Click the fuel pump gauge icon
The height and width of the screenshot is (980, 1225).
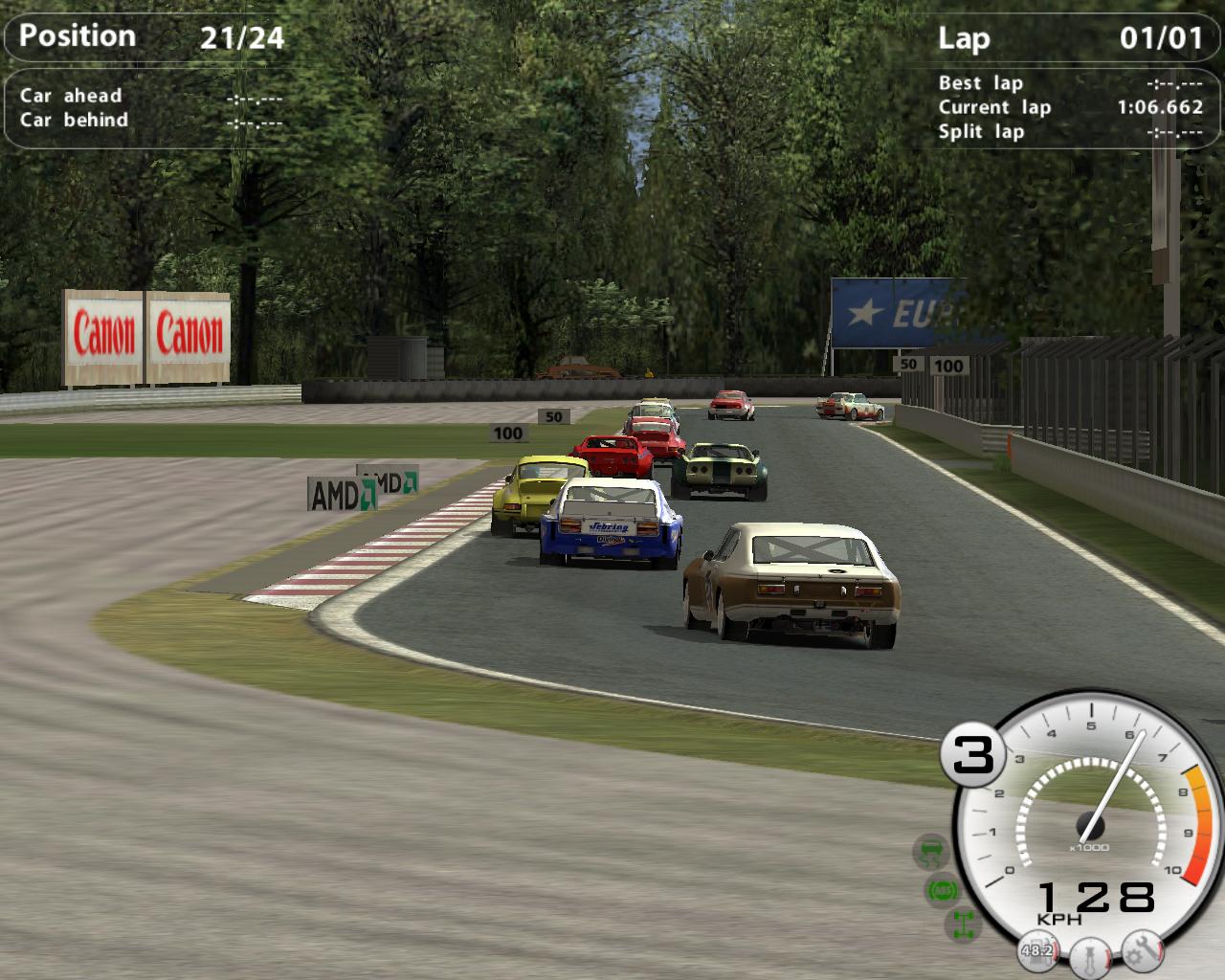(1037, 950)
